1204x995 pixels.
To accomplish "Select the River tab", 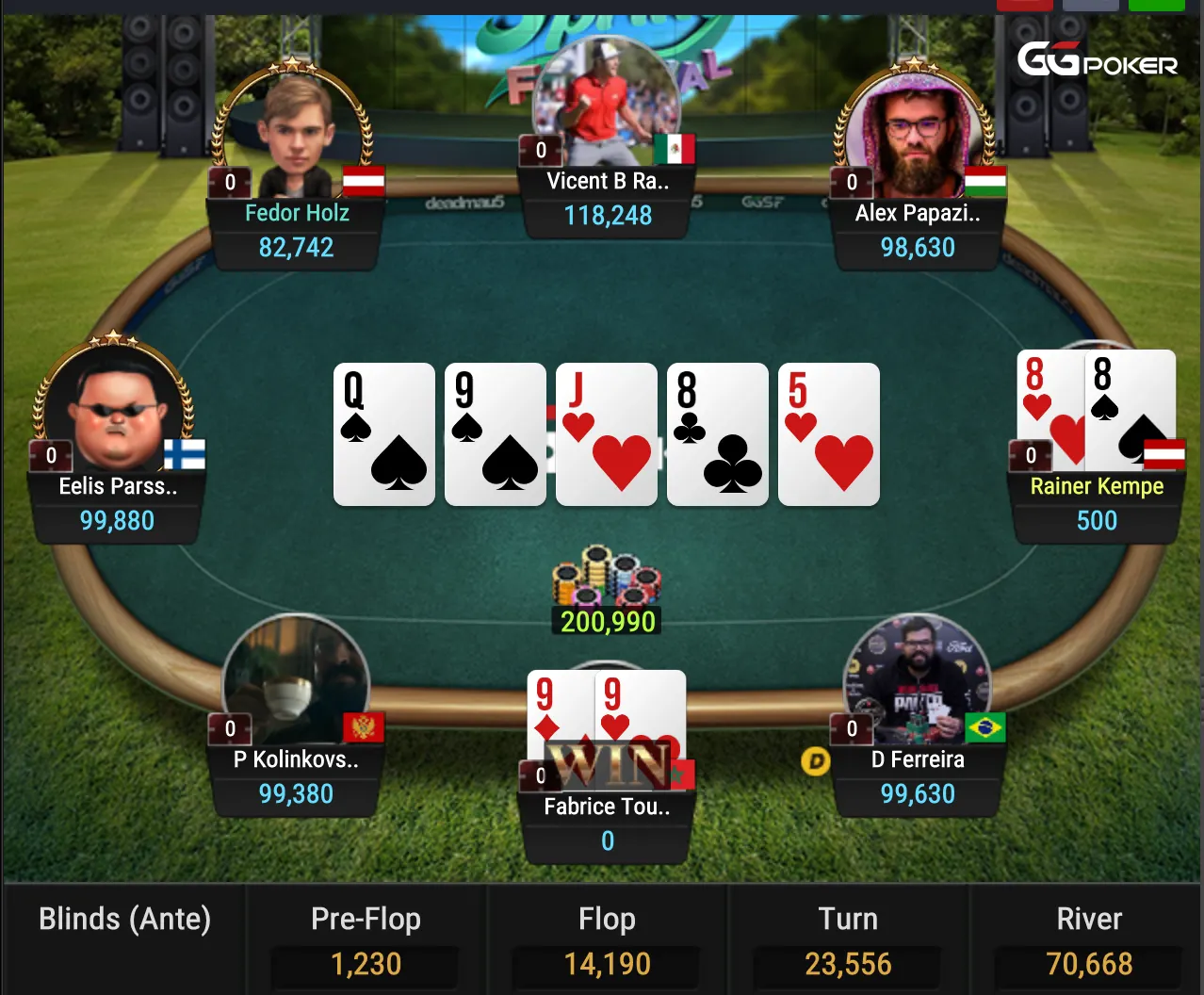I will [x=1088, y=939].
